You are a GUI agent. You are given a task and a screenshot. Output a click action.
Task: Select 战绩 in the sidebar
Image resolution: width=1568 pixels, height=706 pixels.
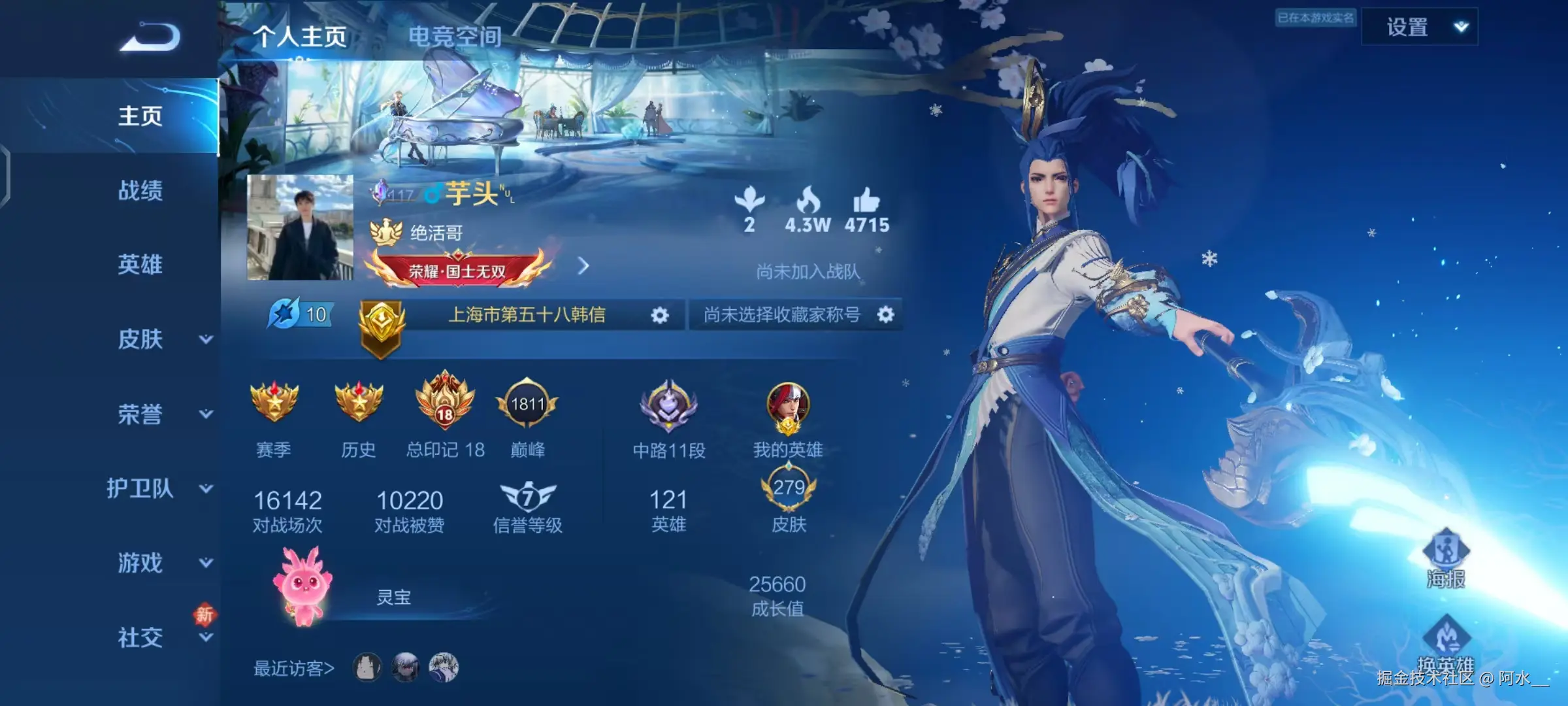[140, 191]
